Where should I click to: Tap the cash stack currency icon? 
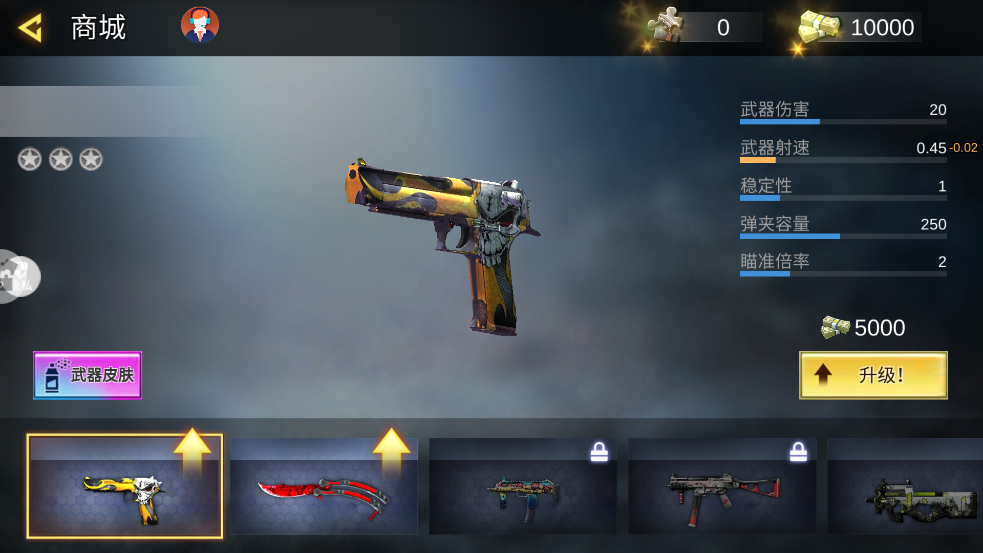pyautogui.click(x=819, y=27)
